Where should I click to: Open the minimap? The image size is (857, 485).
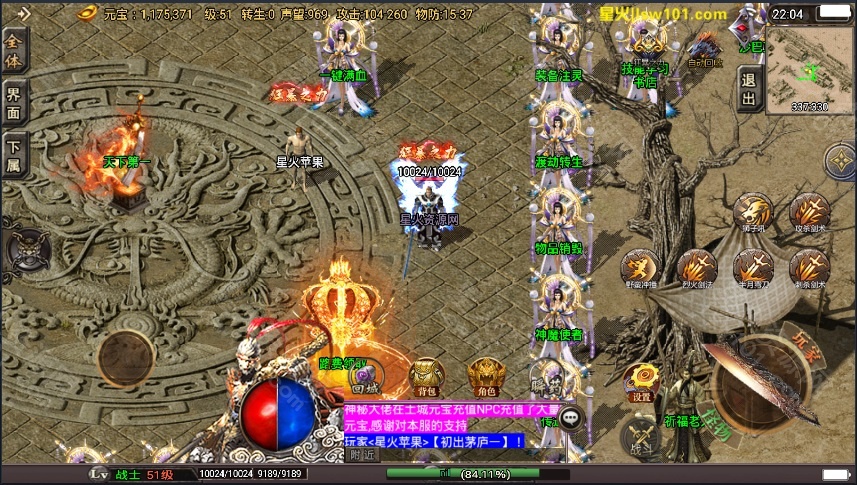(x=806, y=62)
